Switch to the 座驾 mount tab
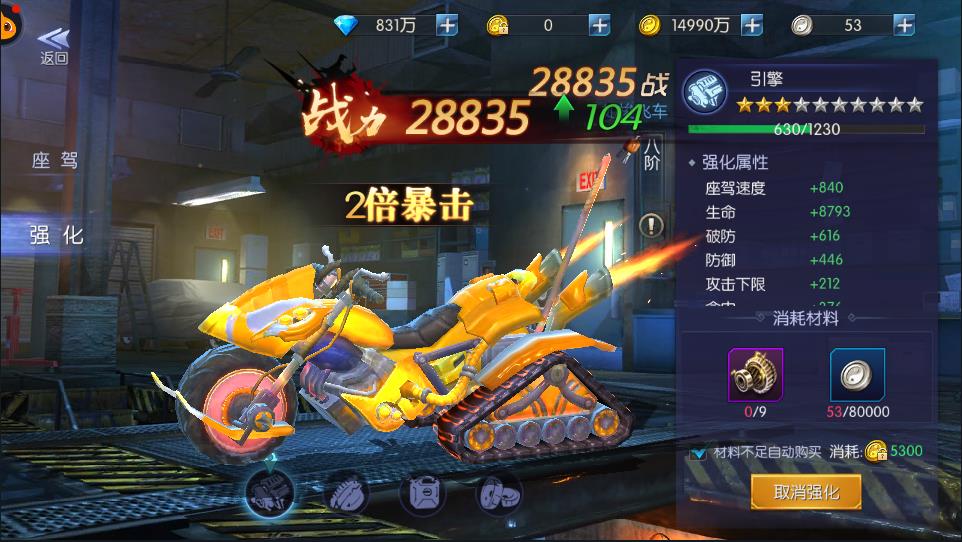 click(55, 161)
